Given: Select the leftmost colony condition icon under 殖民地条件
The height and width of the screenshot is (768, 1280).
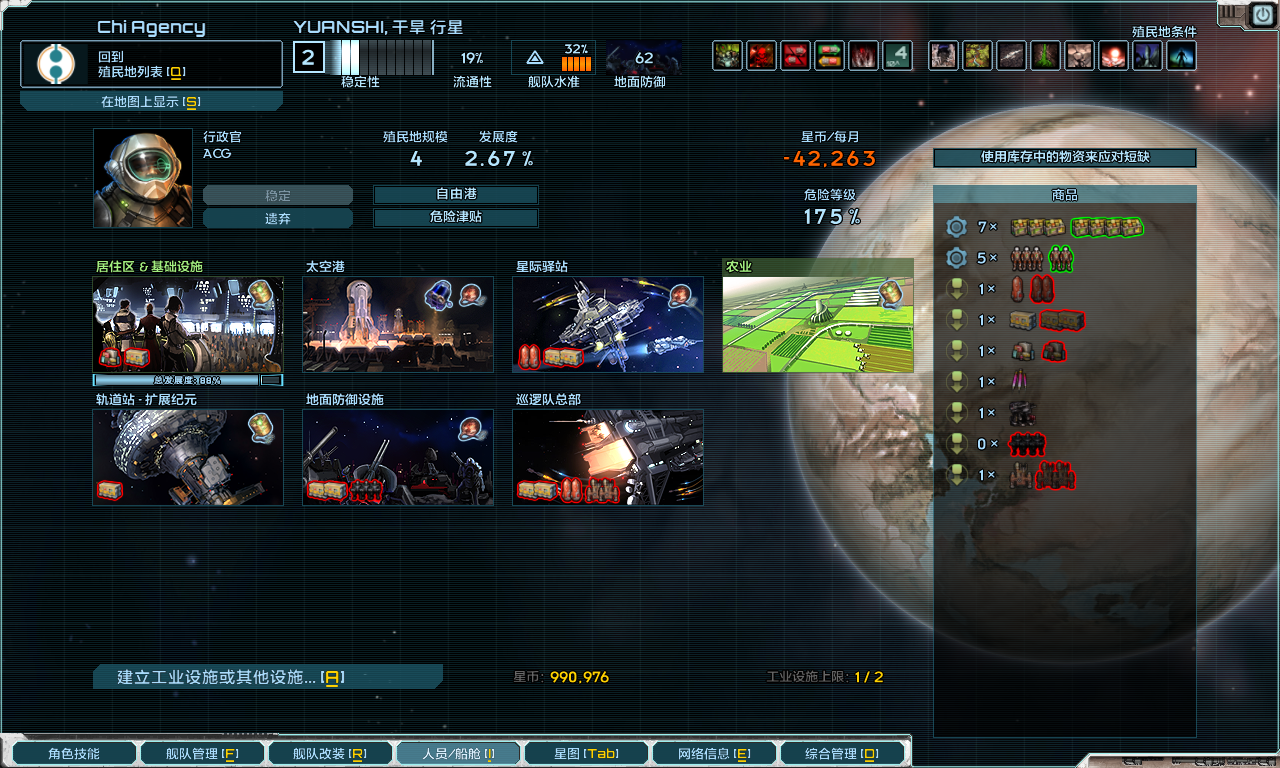Looking at the screenshot, I should 727,56.
